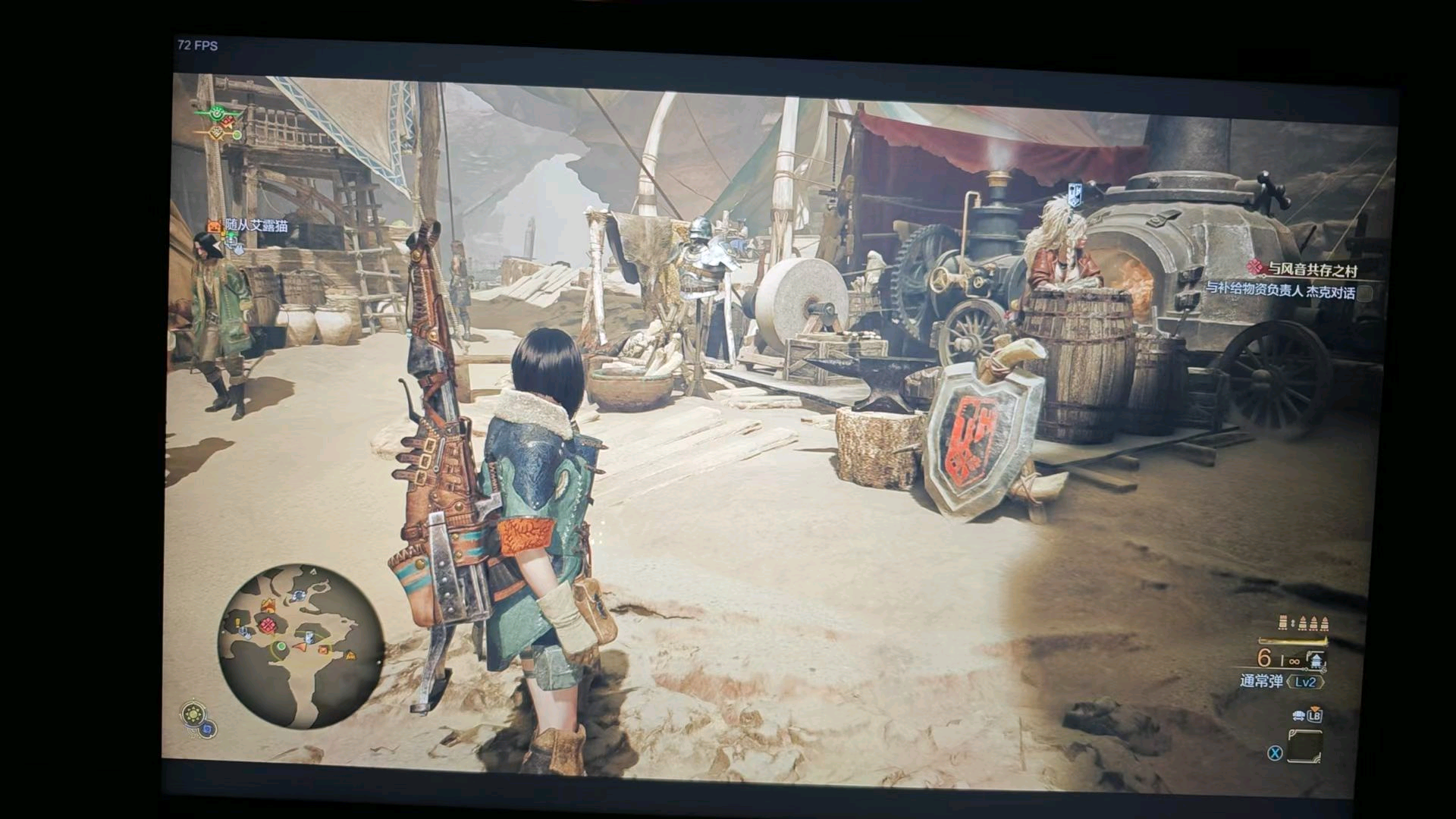Click the green sun environment icon beside minimap
1456x819 pixels.
click(194, 714)
